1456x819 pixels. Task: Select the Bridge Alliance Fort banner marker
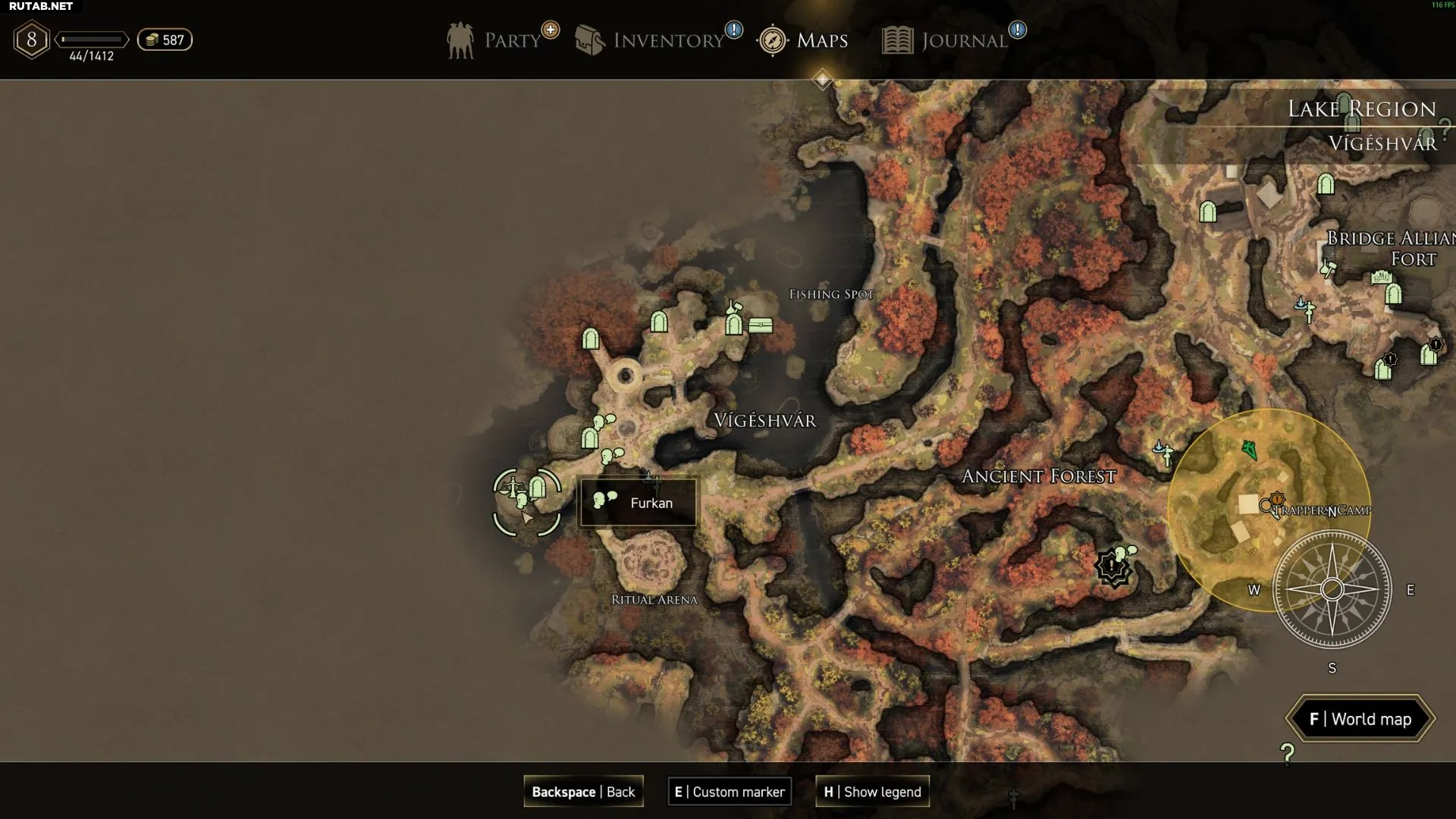click(x=1381, y=278)
